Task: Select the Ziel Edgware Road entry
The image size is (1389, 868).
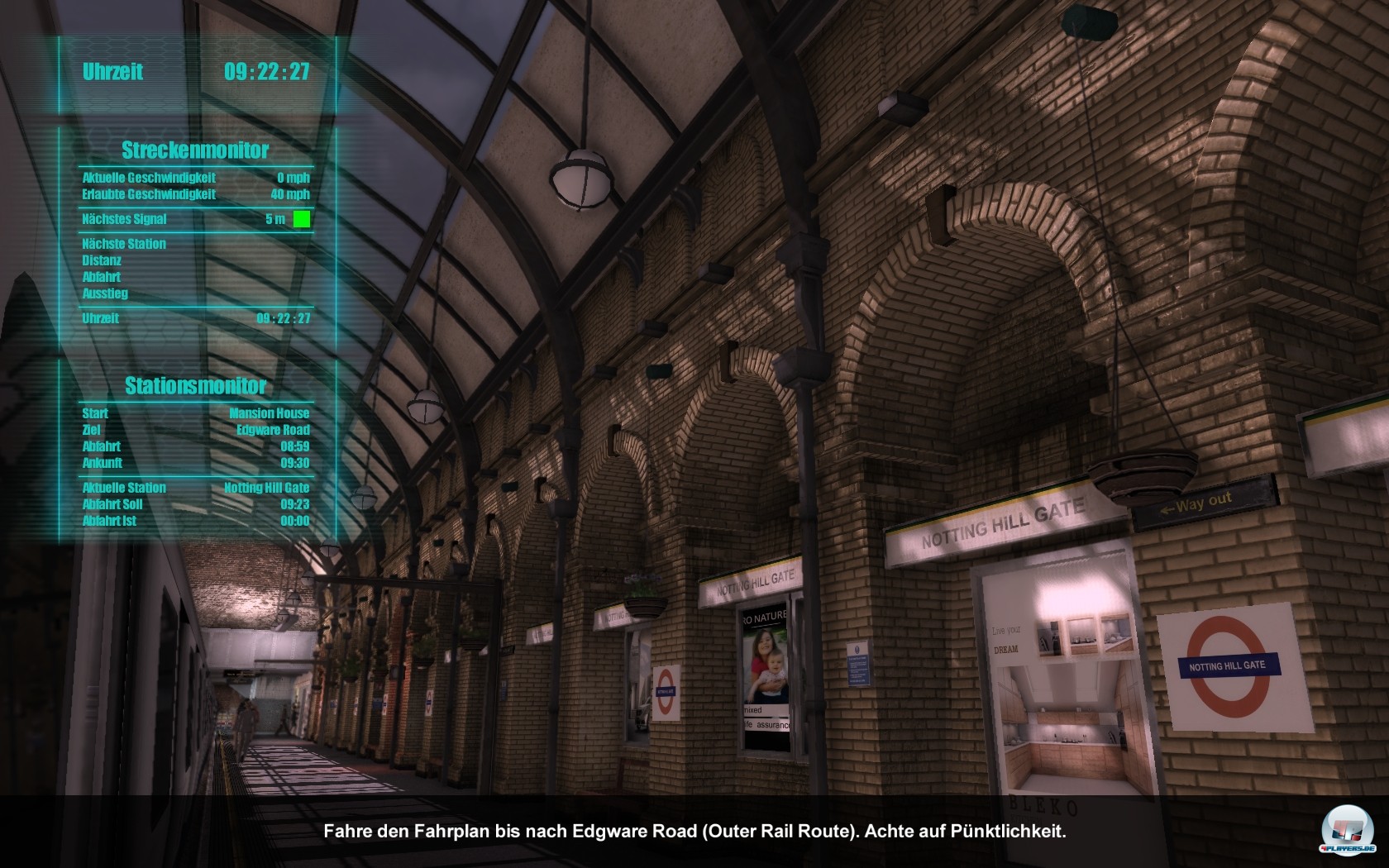Action: 194,430
